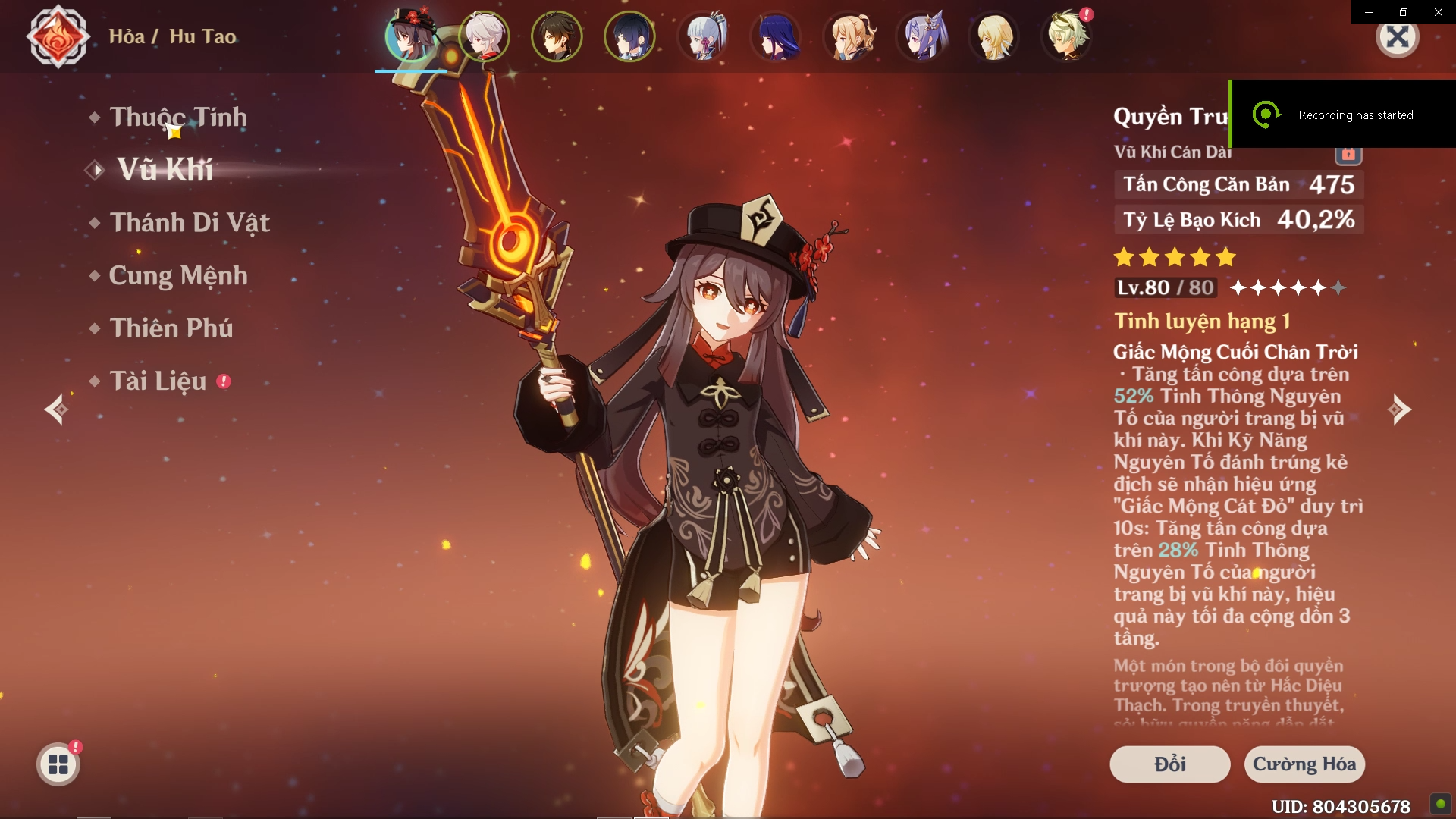Open the Thánh Di Vật artifacts page
1456x819 pixels.
coord(190,223)
